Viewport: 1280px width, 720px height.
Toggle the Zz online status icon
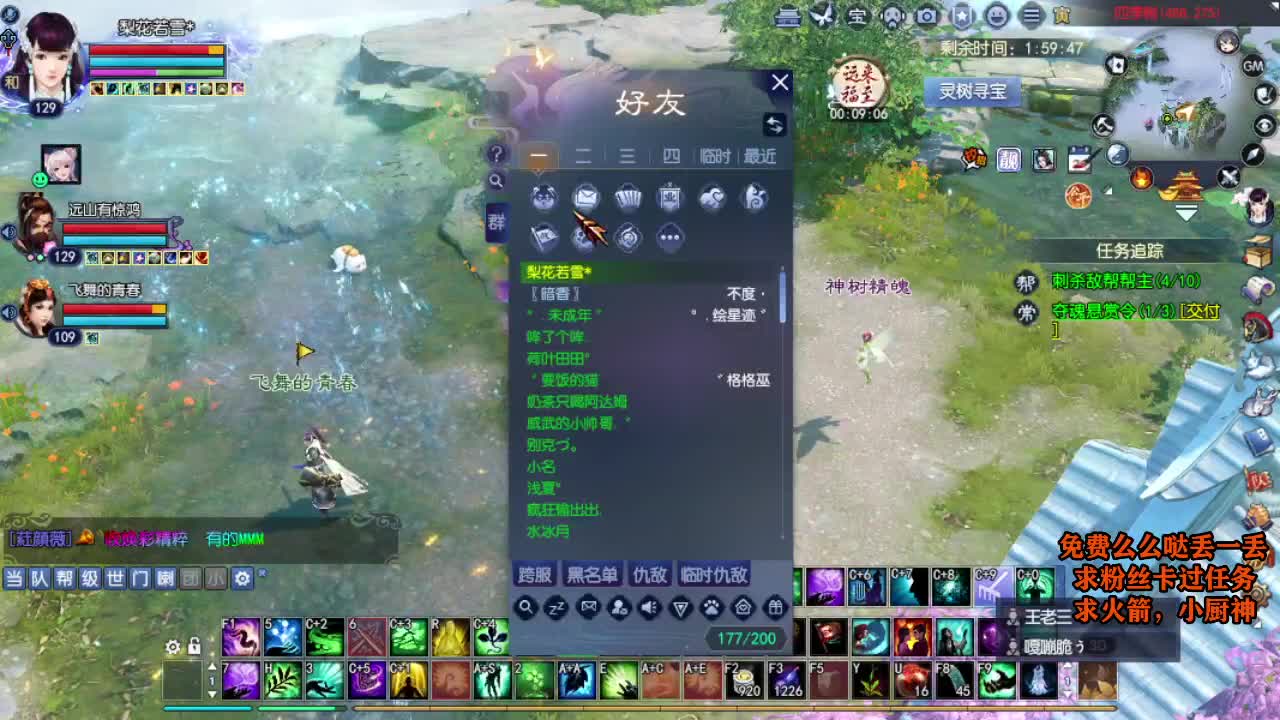[x=555, y=608]
